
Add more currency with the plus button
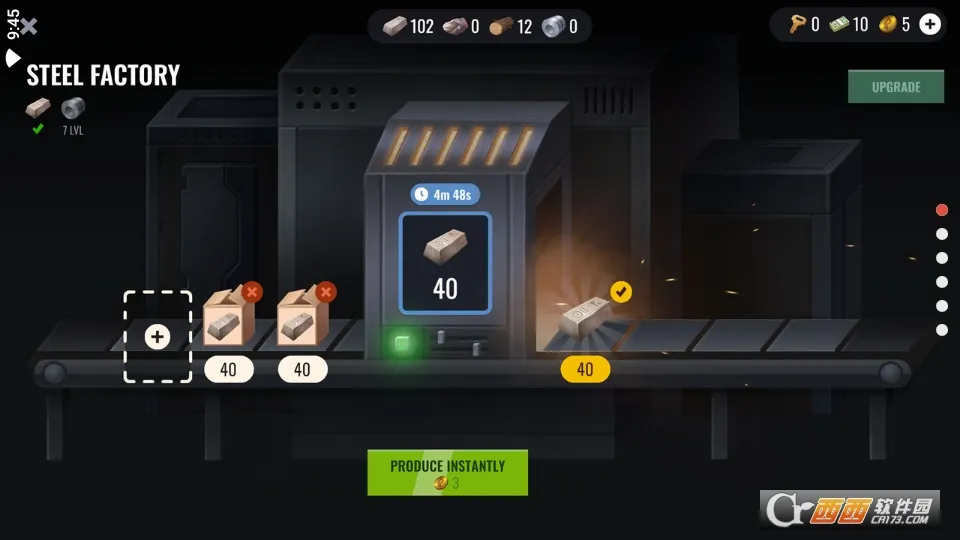point(930,25)
